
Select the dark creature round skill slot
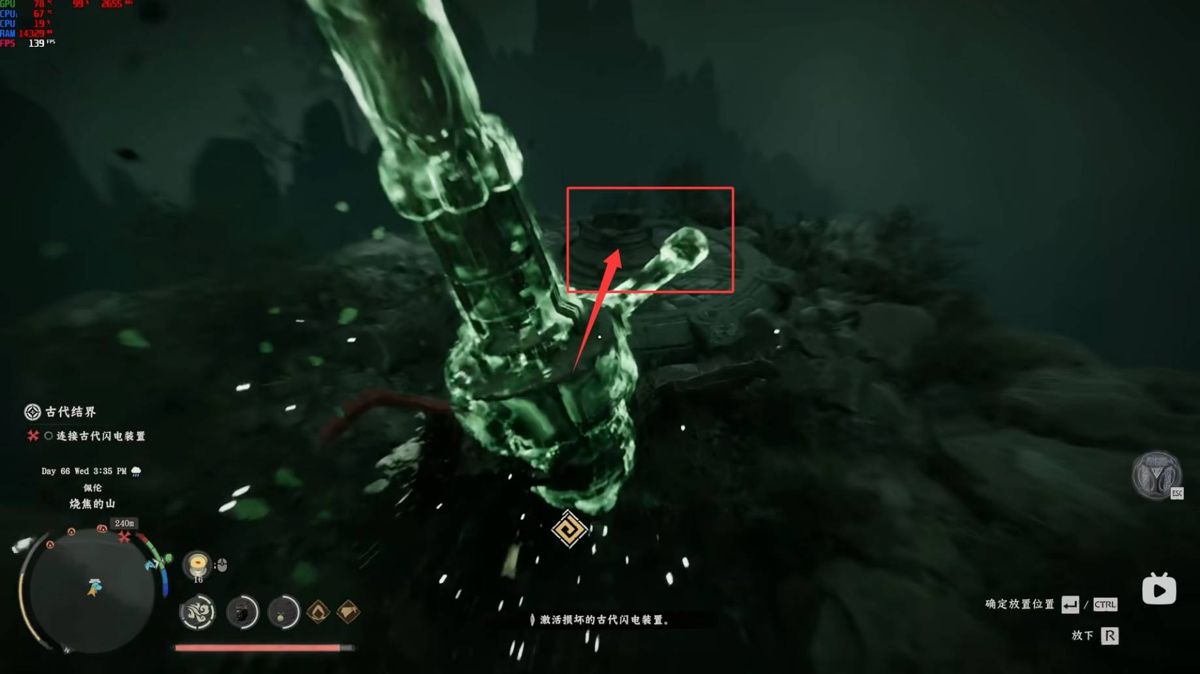tap(241, 612)
